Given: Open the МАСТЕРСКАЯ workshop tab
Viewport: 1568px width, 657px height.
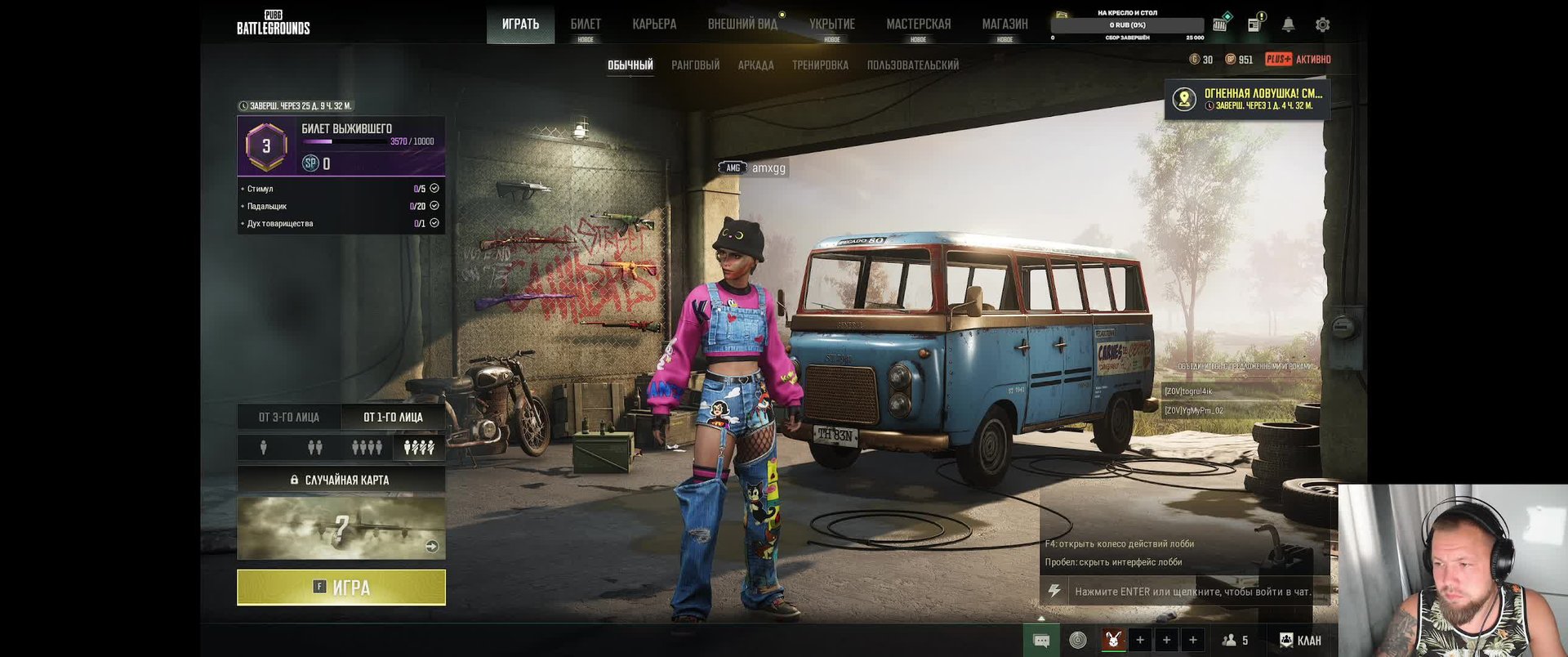Looking at the screenshot, I should (919, 25).
